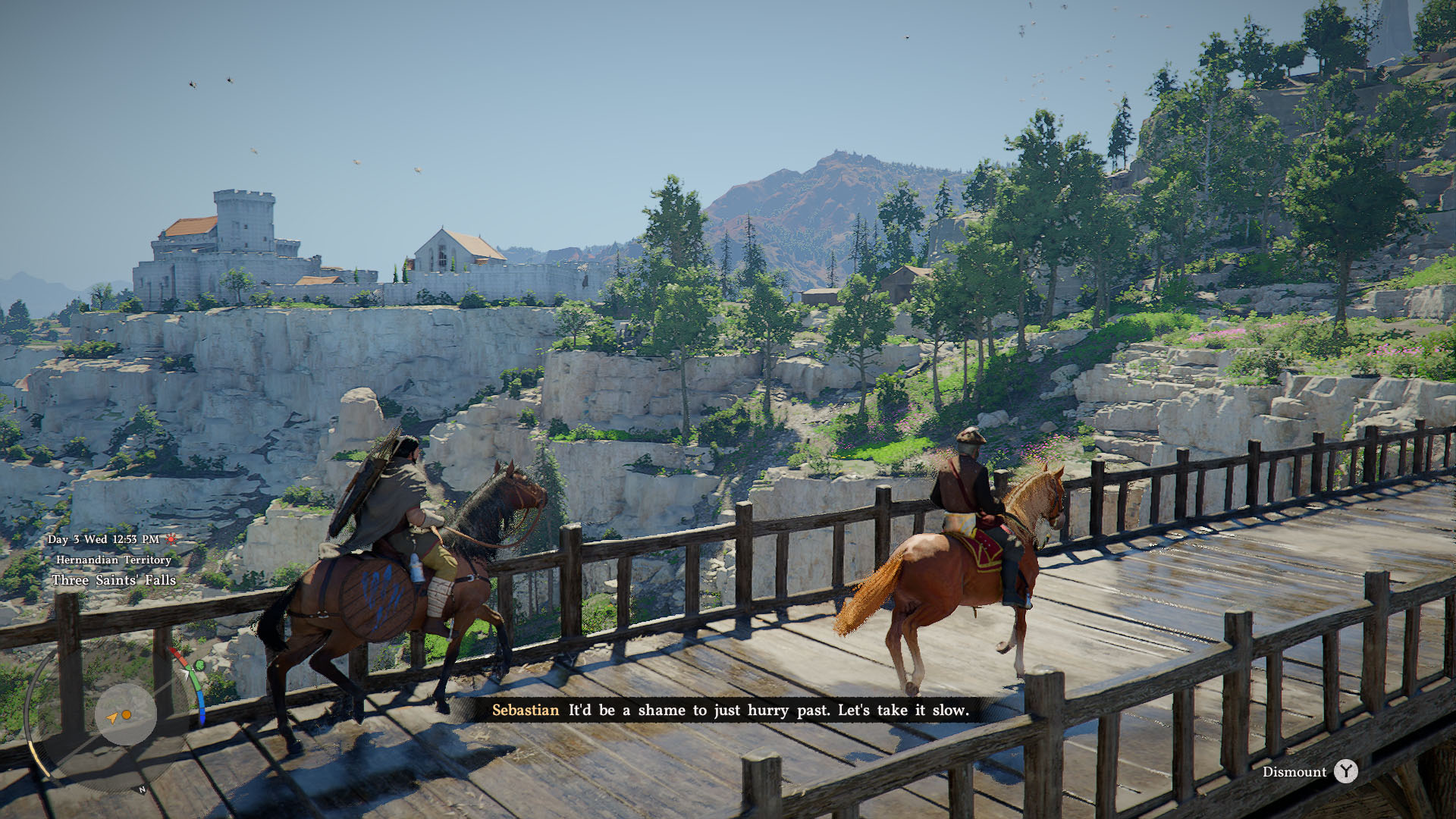Click the green horse icon beside minimap

click(199, 665)
